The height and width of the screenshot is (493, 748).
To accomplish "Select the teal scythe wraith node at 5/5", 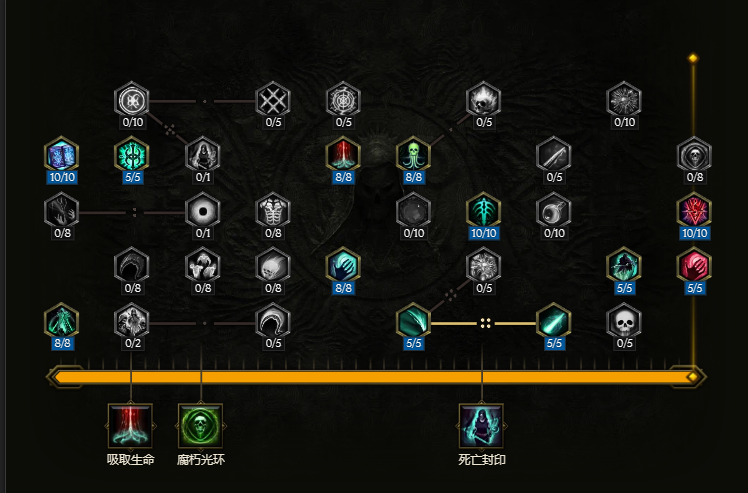I will click(623, 265).
